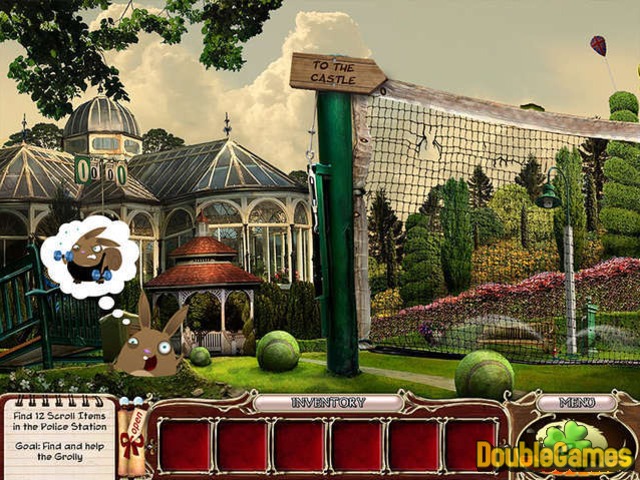This screenshot has height=480, width=640.
Task: Follow the To The Castle sign
Action: click(x=337, y=73)
